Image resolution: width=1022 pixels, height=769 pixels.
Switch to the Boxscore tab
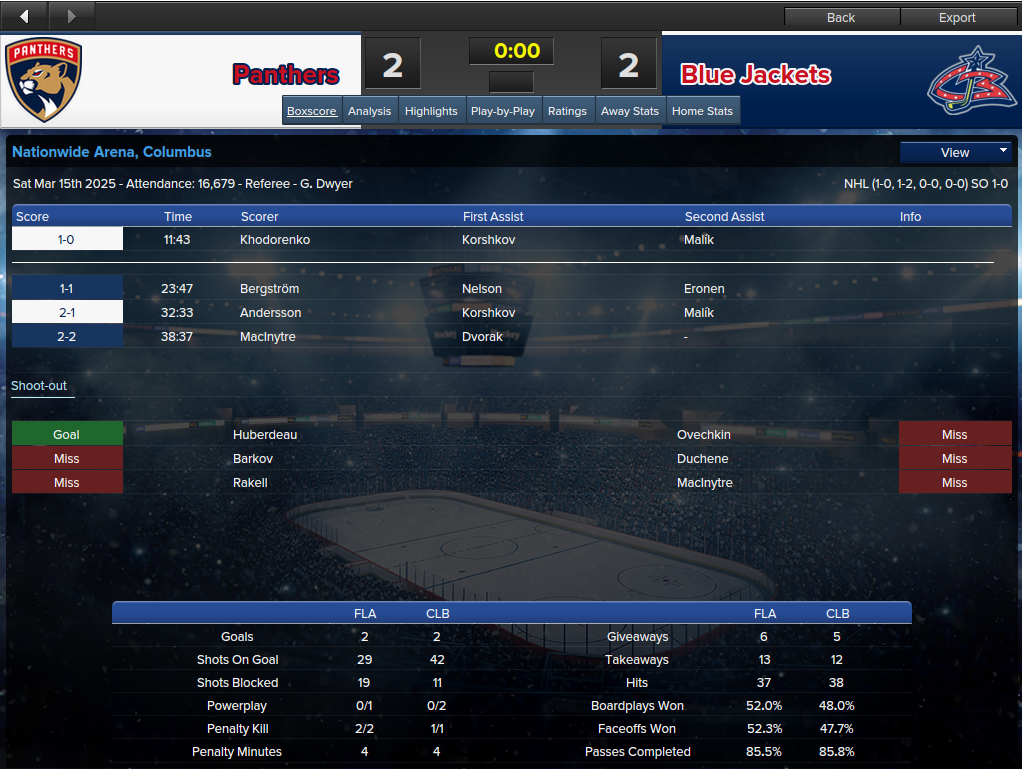pos(312,111)
